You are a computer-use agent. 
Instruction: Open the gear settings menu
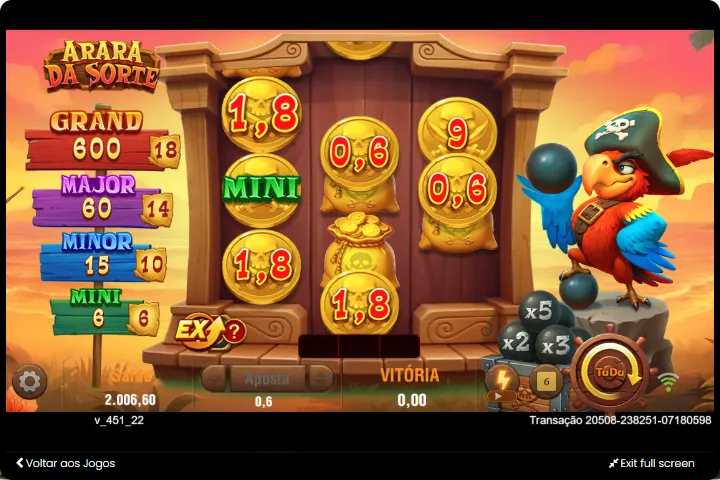[x=29, y=381]
